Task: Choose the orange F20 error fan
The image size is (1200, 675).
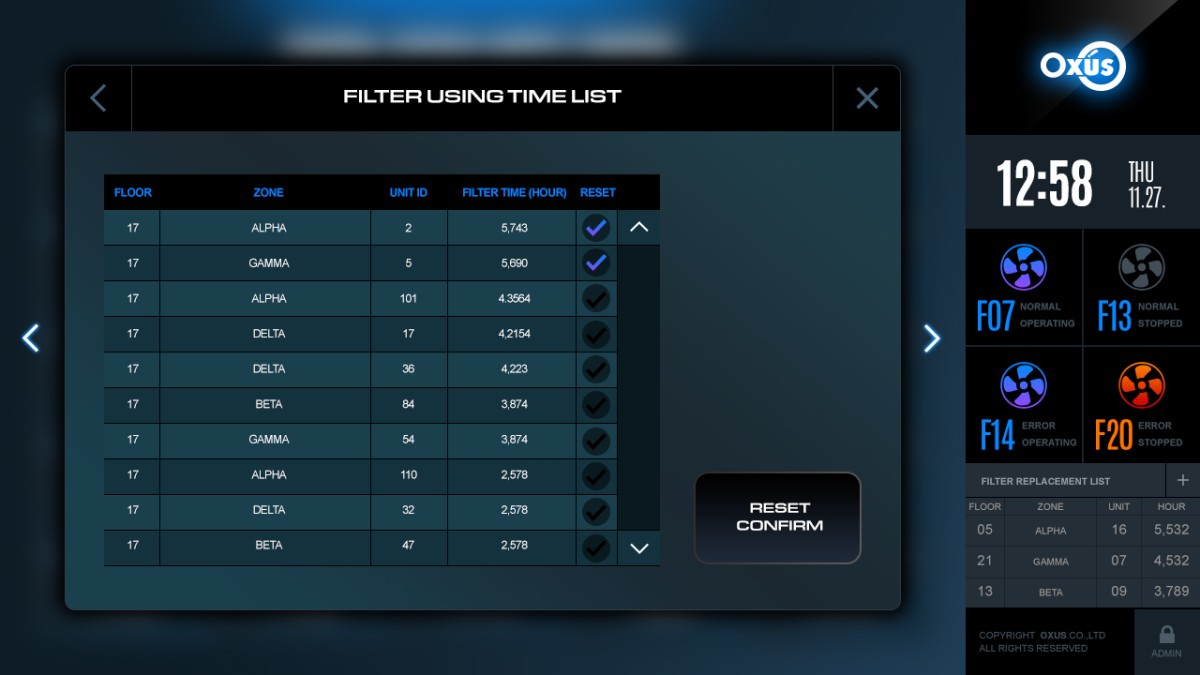Action: pyautogui.click(x=1141, y=406)
